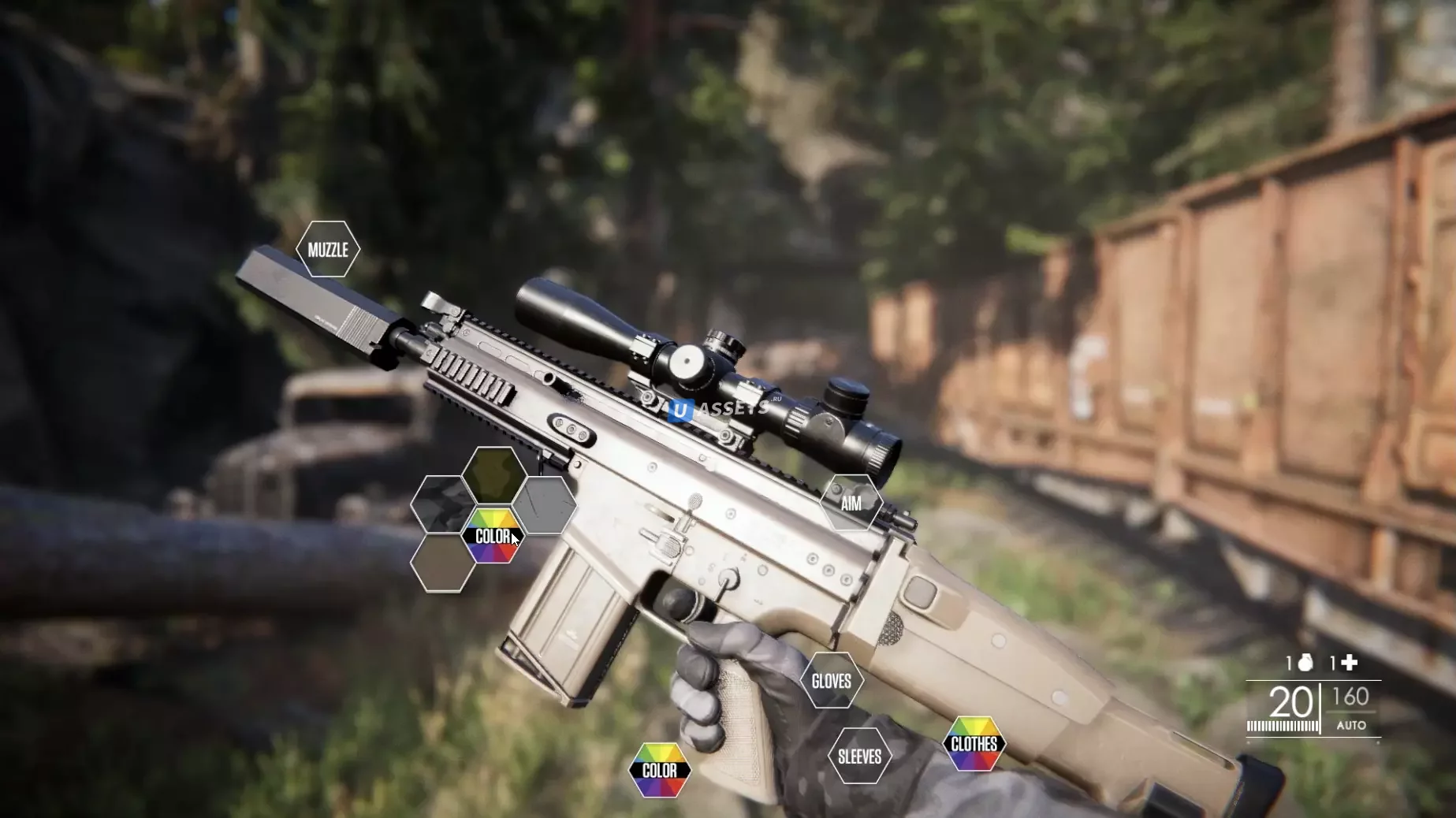This screenshot has width=1456, height=818.
Task: Click the rainbow CLOTHES hexagon
Action: 974,744
